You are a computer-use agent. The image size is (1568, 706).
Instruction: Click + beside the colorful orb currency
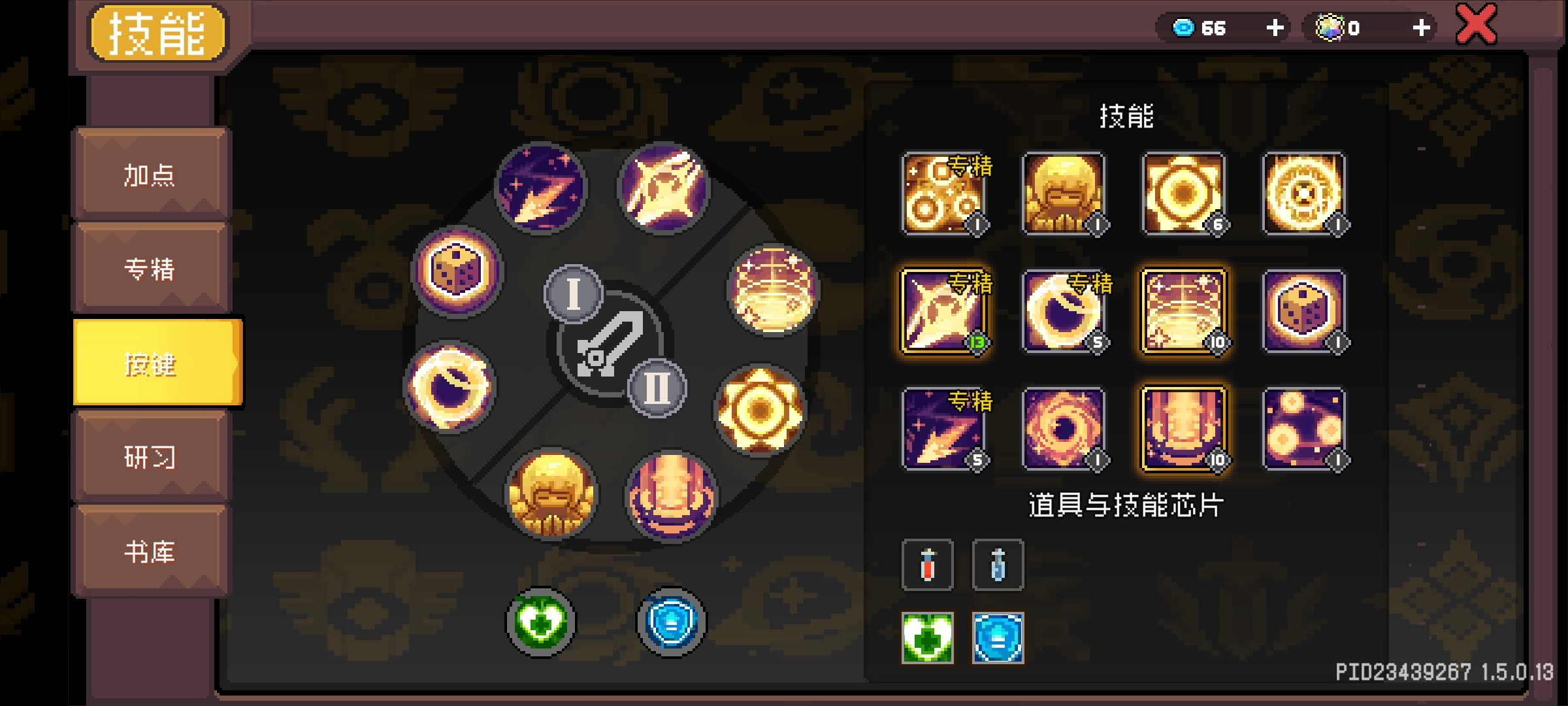coord(1421,27)
